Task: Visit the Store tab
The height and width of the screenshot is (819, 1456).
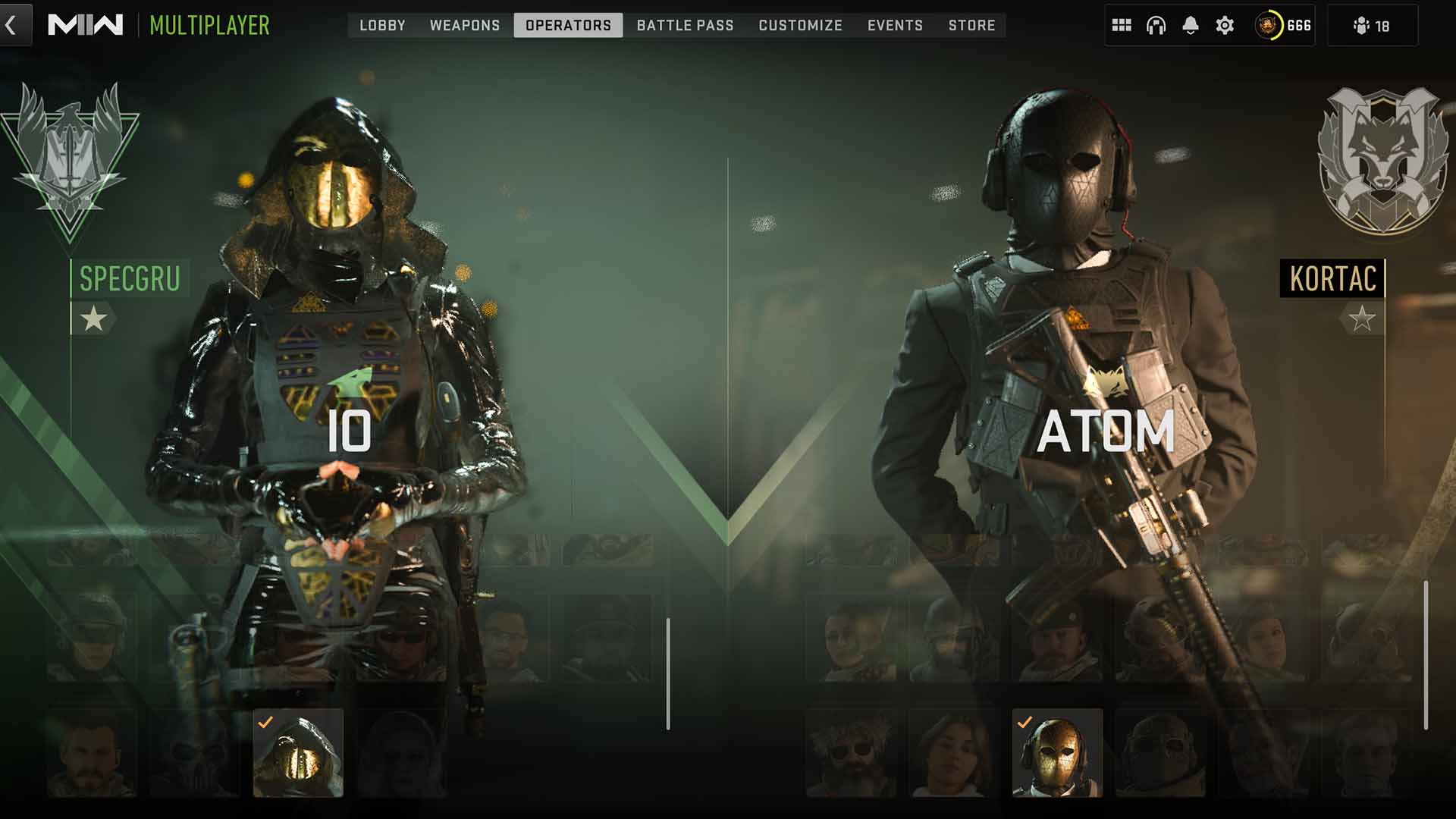Action: point(971,26)
